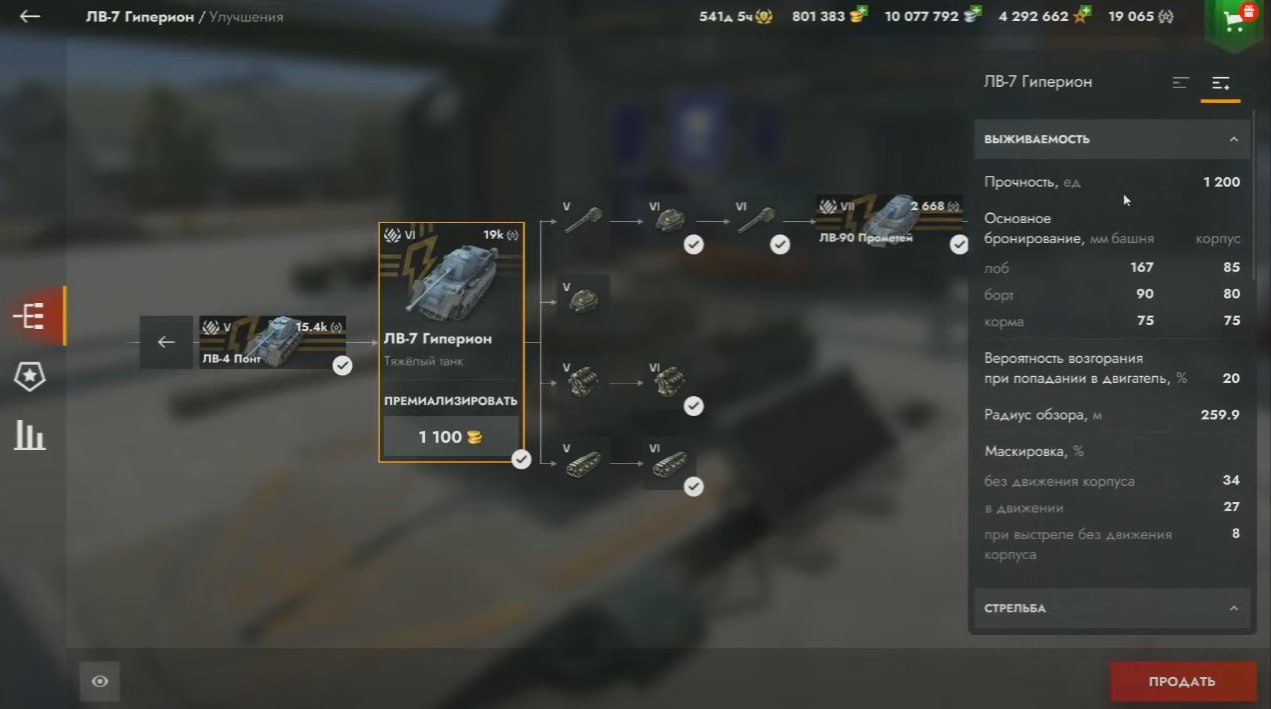This screenshot has width=1271, height=709.
Task: Switch to the detailed characteristics list view
Action: 1220,83
